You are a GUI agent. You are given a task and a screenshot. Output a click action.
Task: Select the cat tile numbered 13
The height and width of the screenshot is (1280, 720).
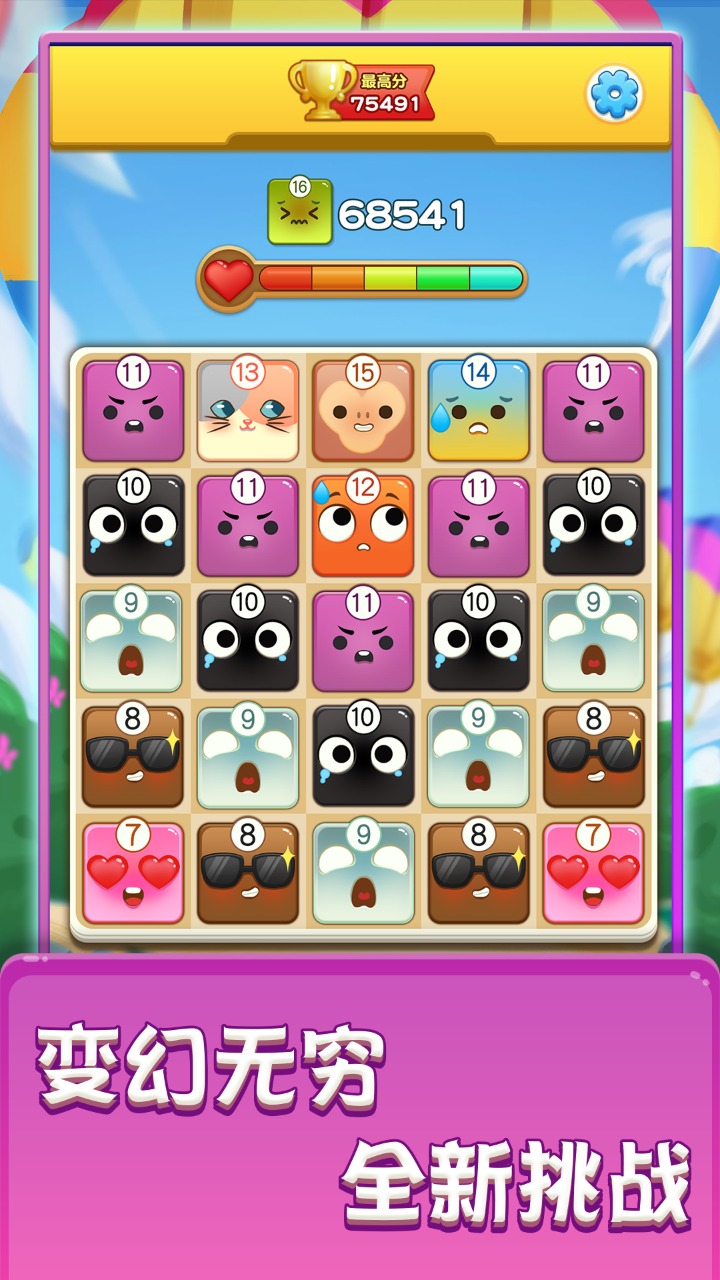pos(248,412)
